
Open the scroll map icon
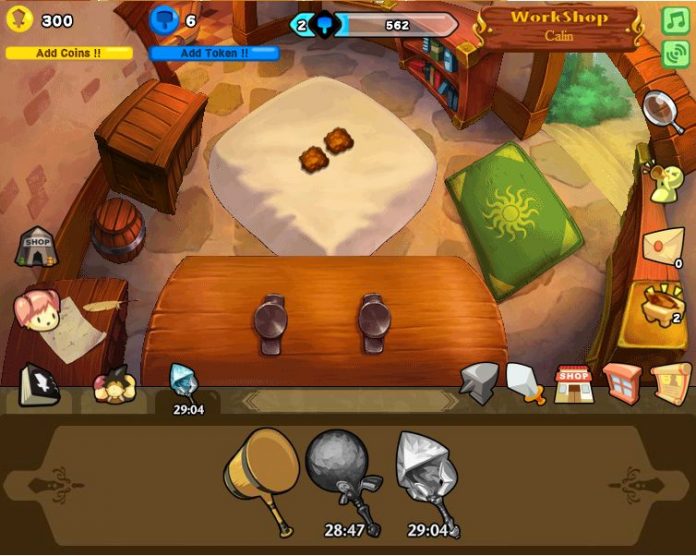[x=671, y=383]
